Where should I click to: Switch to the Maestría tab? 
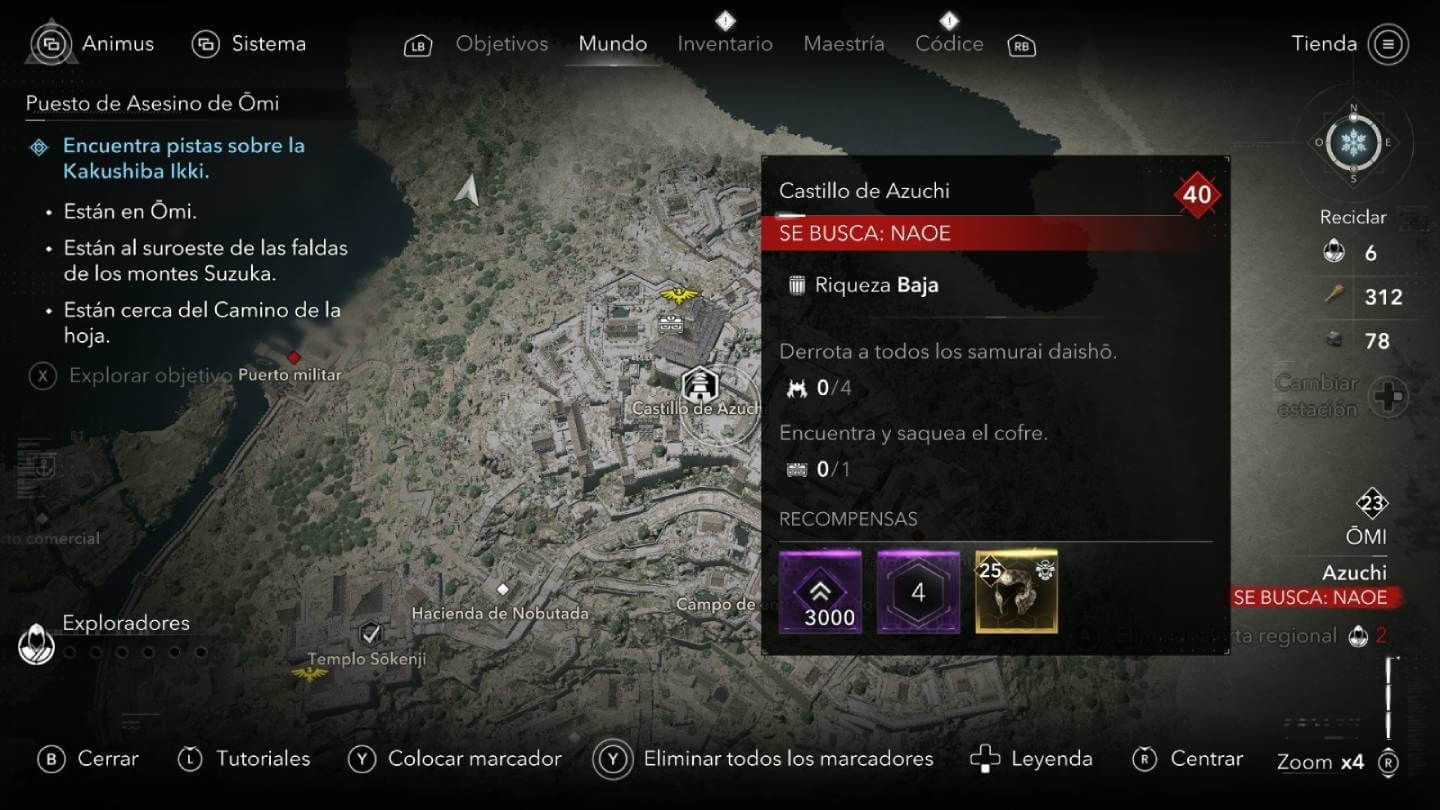843,43
